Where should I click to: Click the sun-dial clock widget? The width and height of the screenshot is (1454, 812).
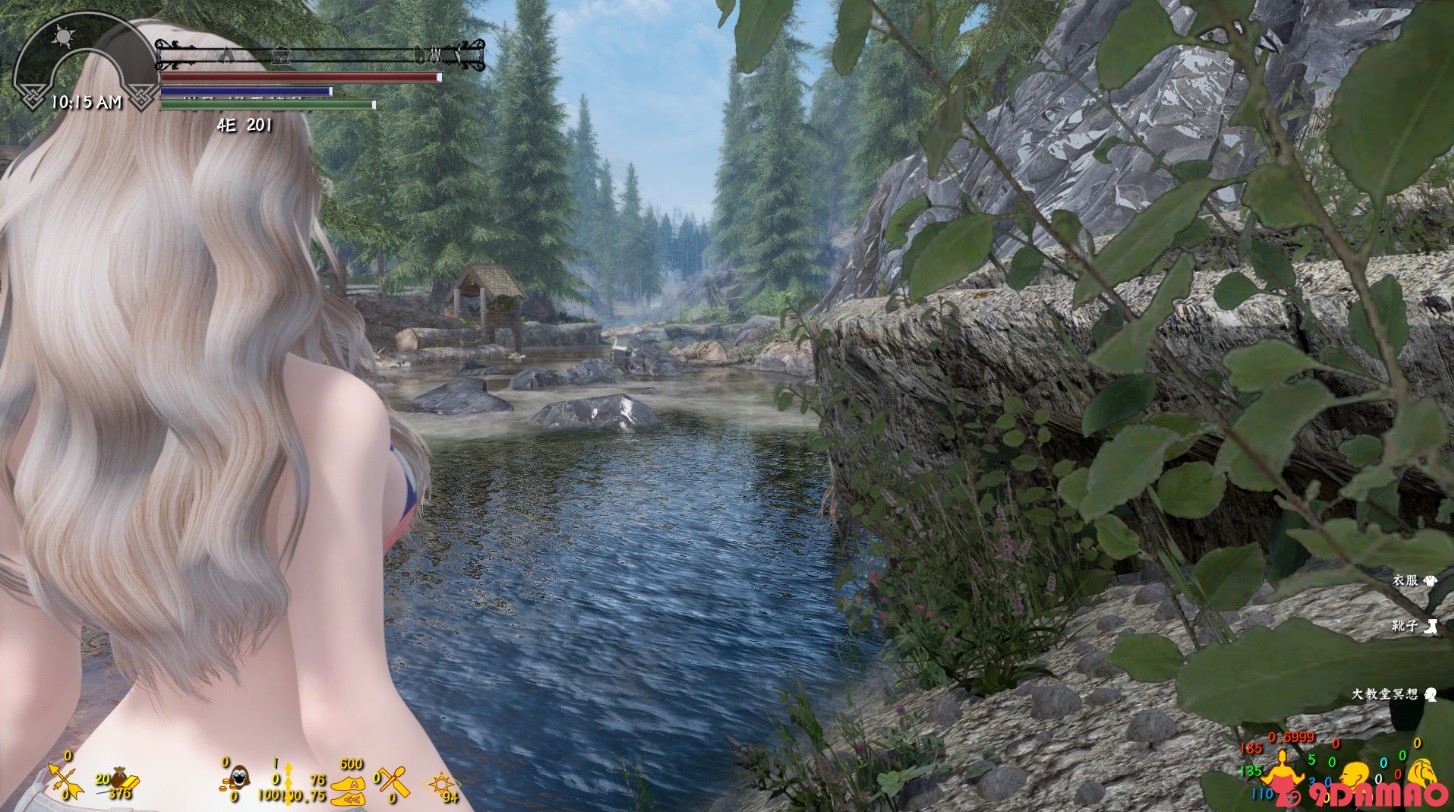coord(84,62)
